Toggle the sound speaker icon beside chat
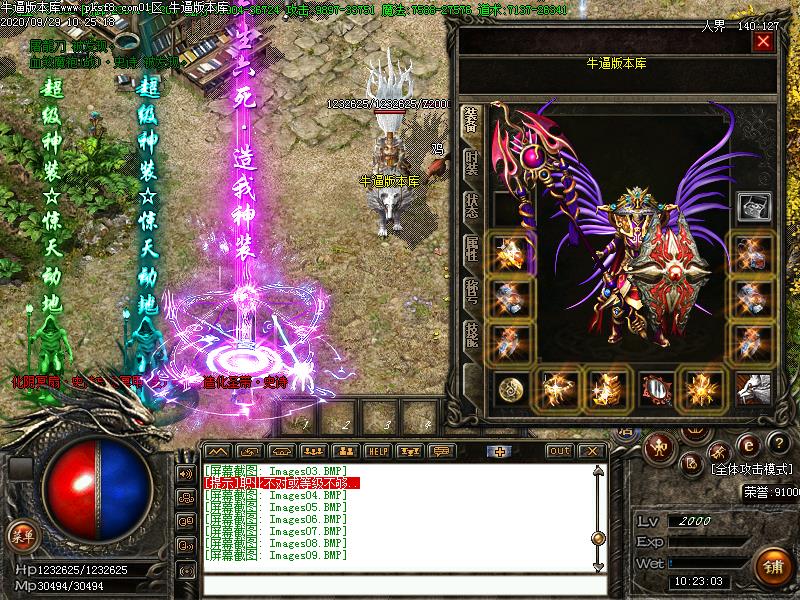This screenshot has width=800, height=600. click(186, 473)
